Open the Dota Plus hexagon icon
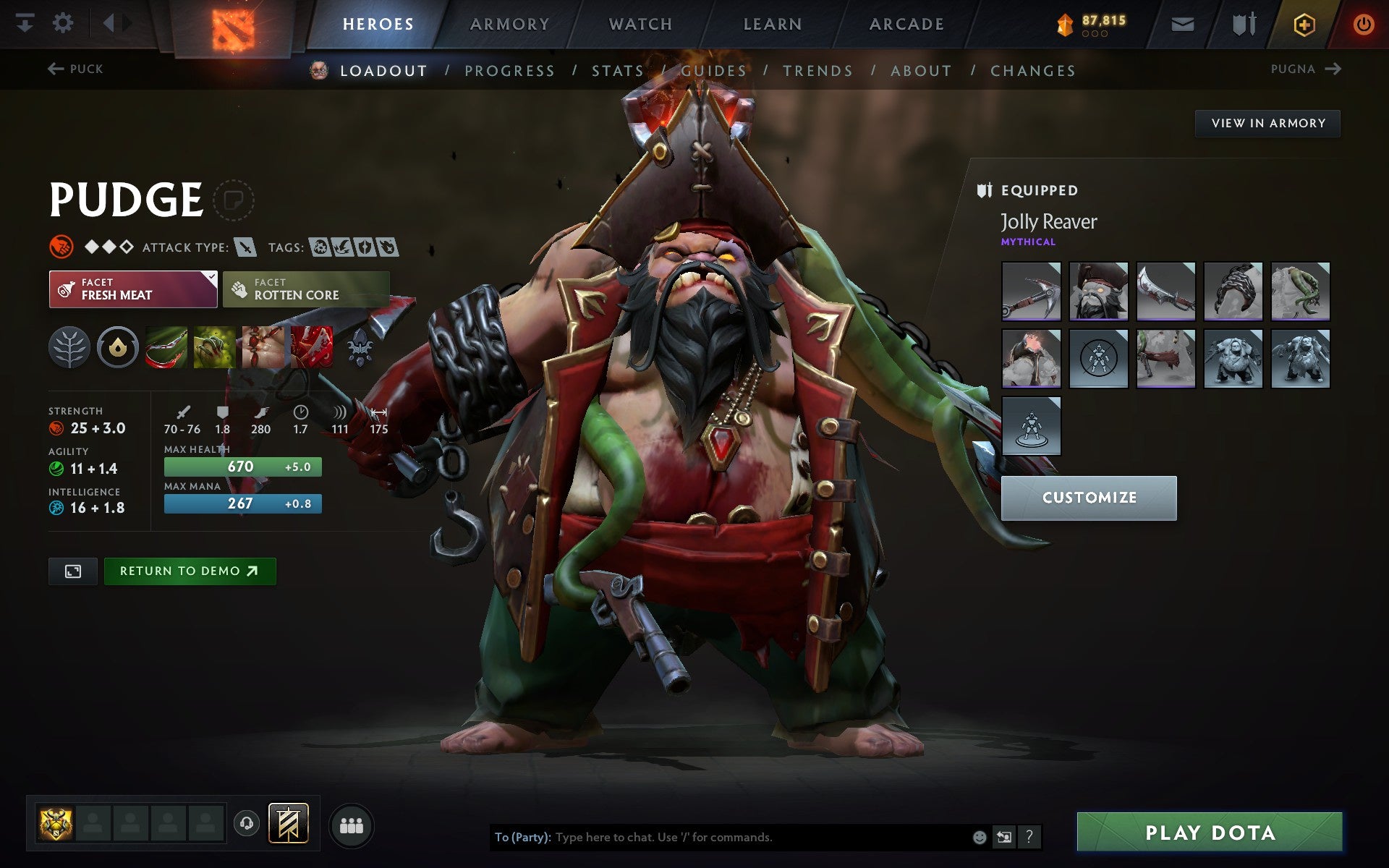This screenshot has height=868, width=1389. tap(1304, 23)
